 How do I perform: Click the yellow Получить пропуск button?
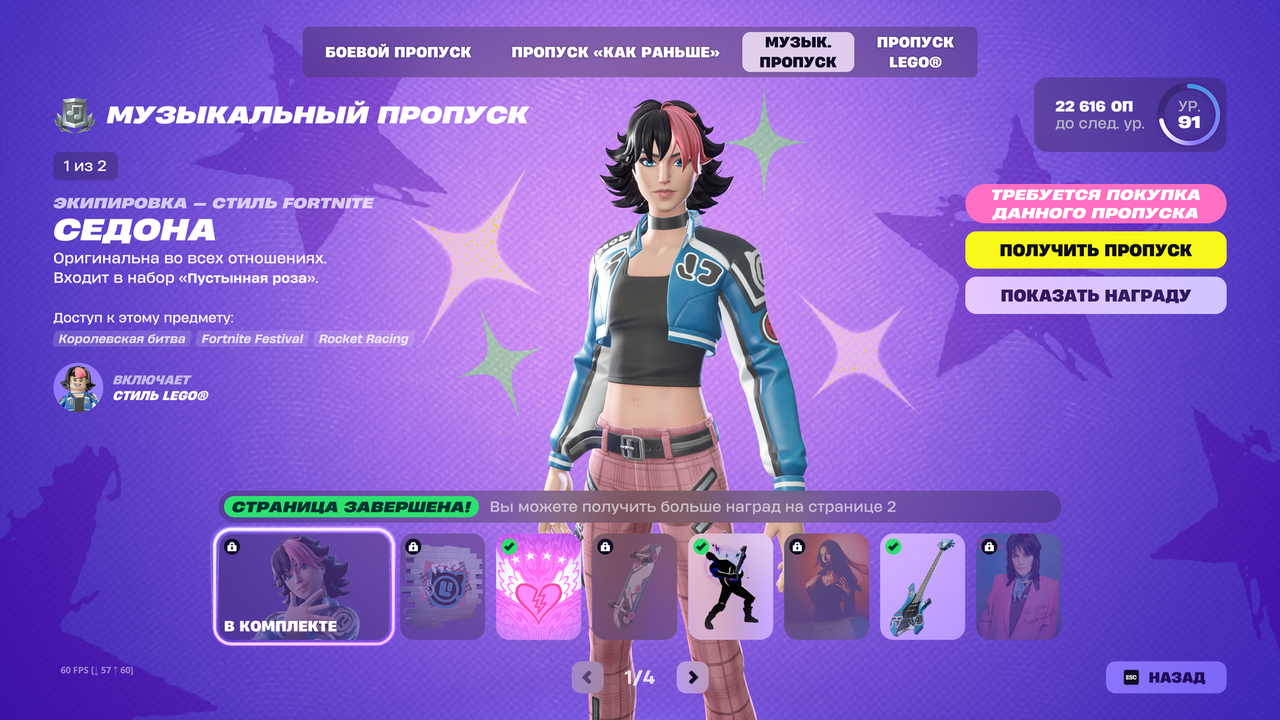click(1095, 250)
